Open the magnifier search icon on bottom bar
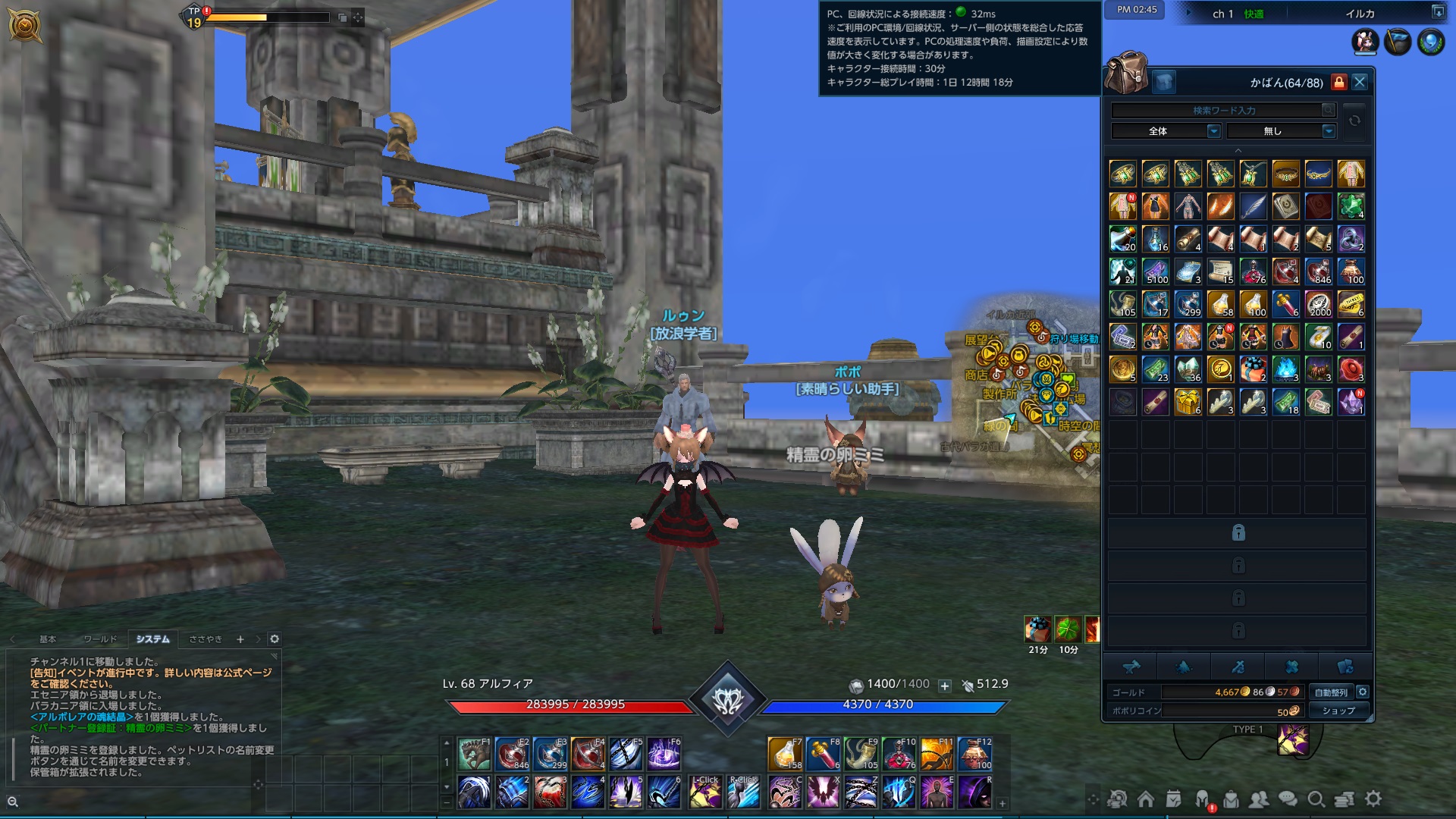The image size is (1456, 819). (x=1316, y=799)
